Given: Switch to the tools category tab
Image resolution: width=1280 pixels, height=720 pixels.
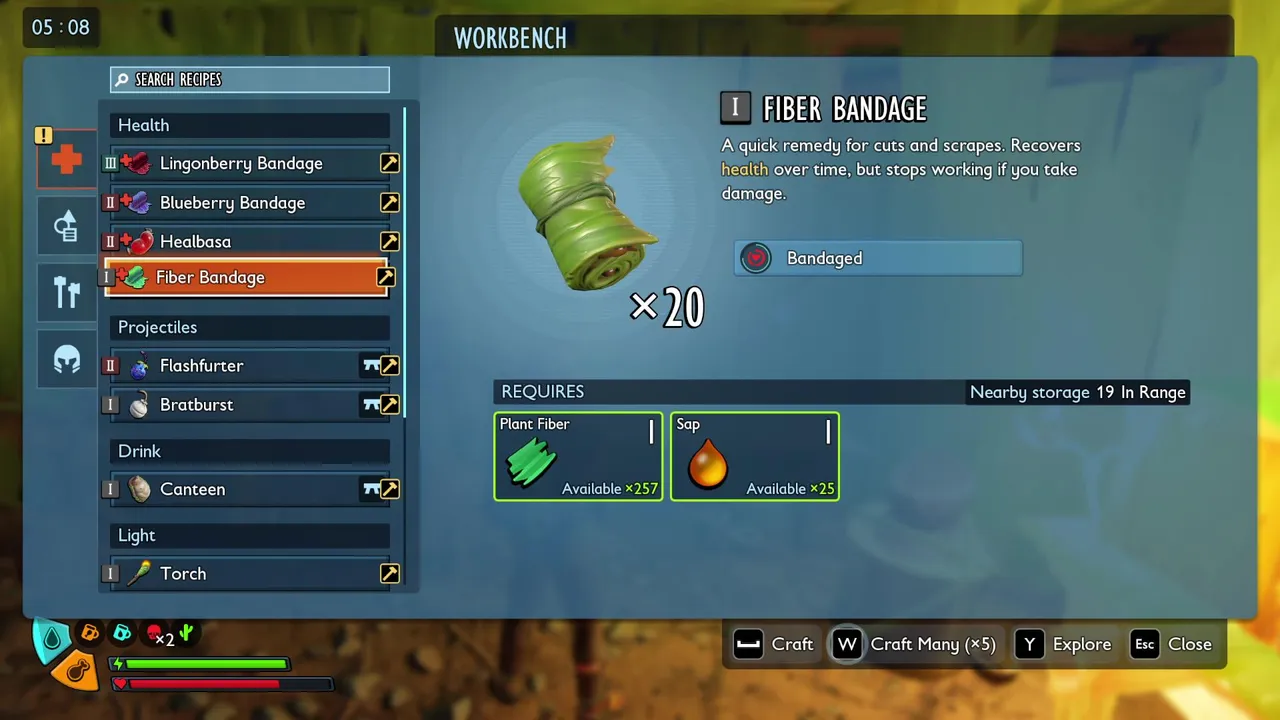Looking at the screenshot, I should coord(67,292).
